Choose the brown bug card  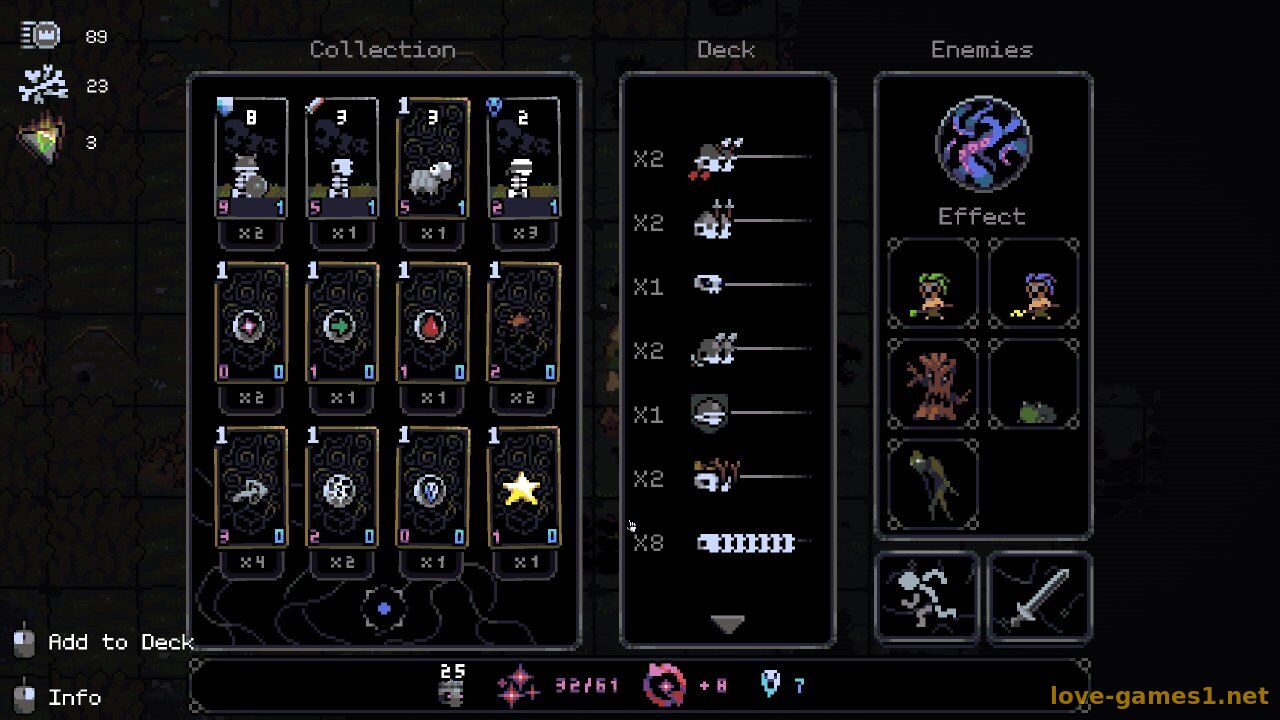(523, 324)
